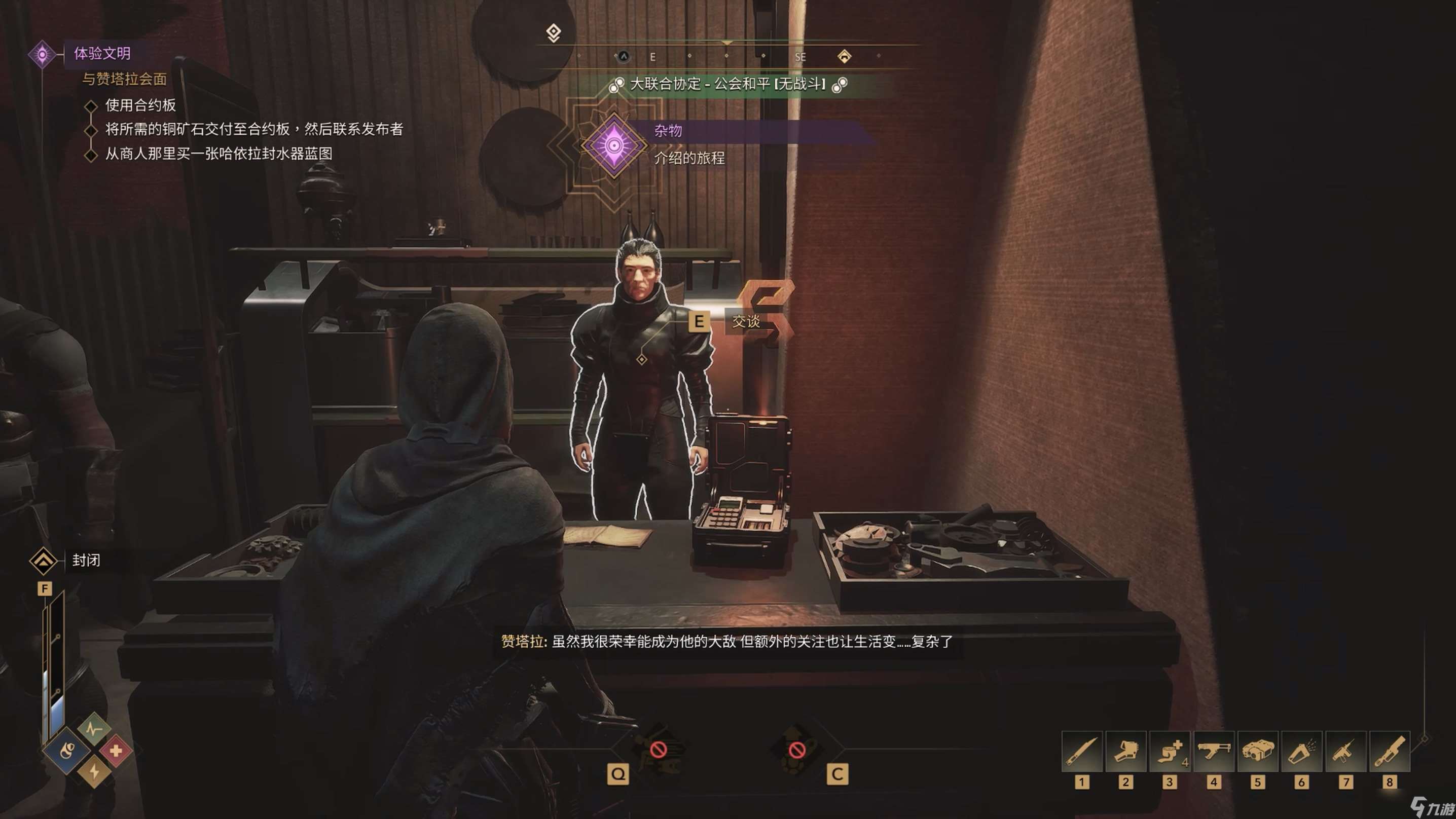
Task: Click the blue water hydration status diamond
Action: [67, 751]
